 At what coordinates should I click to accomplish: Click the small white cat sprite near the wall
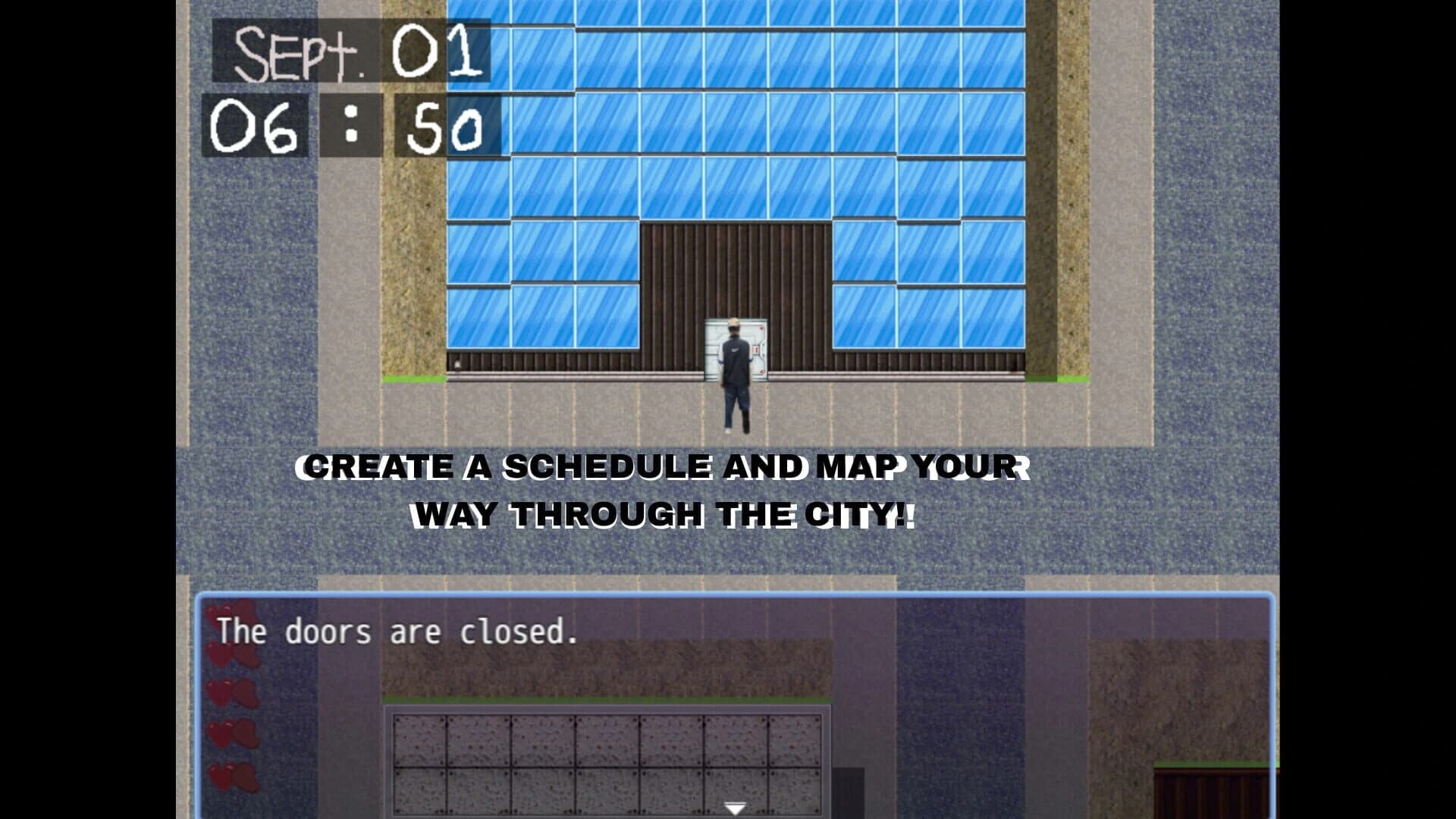pyautogui.click(x=457, y=365)
